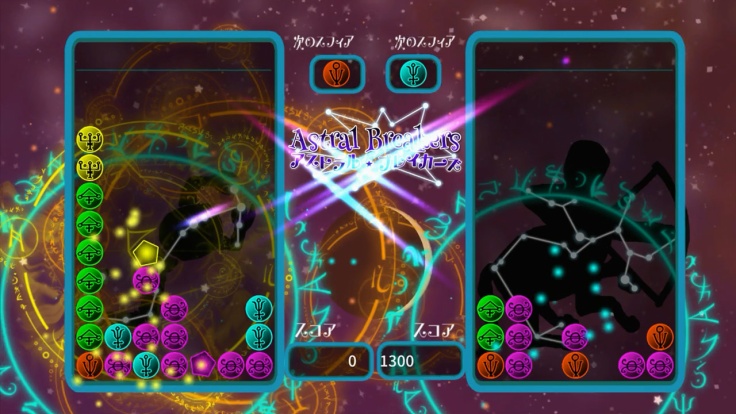Viewport: 736px width, 414px height.
Task: Click the yellow pentagon piece on left board
Action: (147, 251)
